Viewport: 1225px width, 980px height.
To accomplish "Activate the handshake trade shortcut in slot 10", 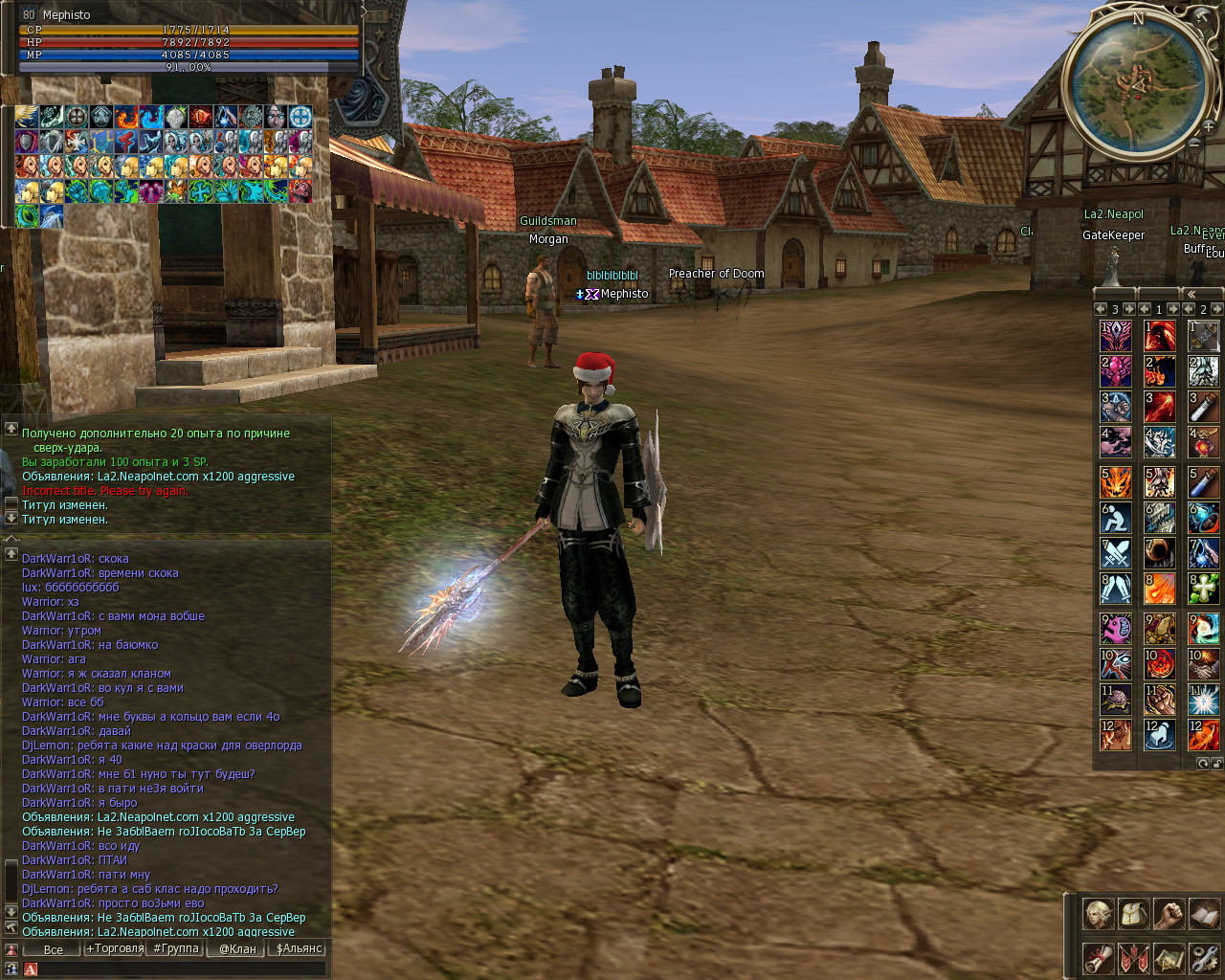I will click(1203, 663).
